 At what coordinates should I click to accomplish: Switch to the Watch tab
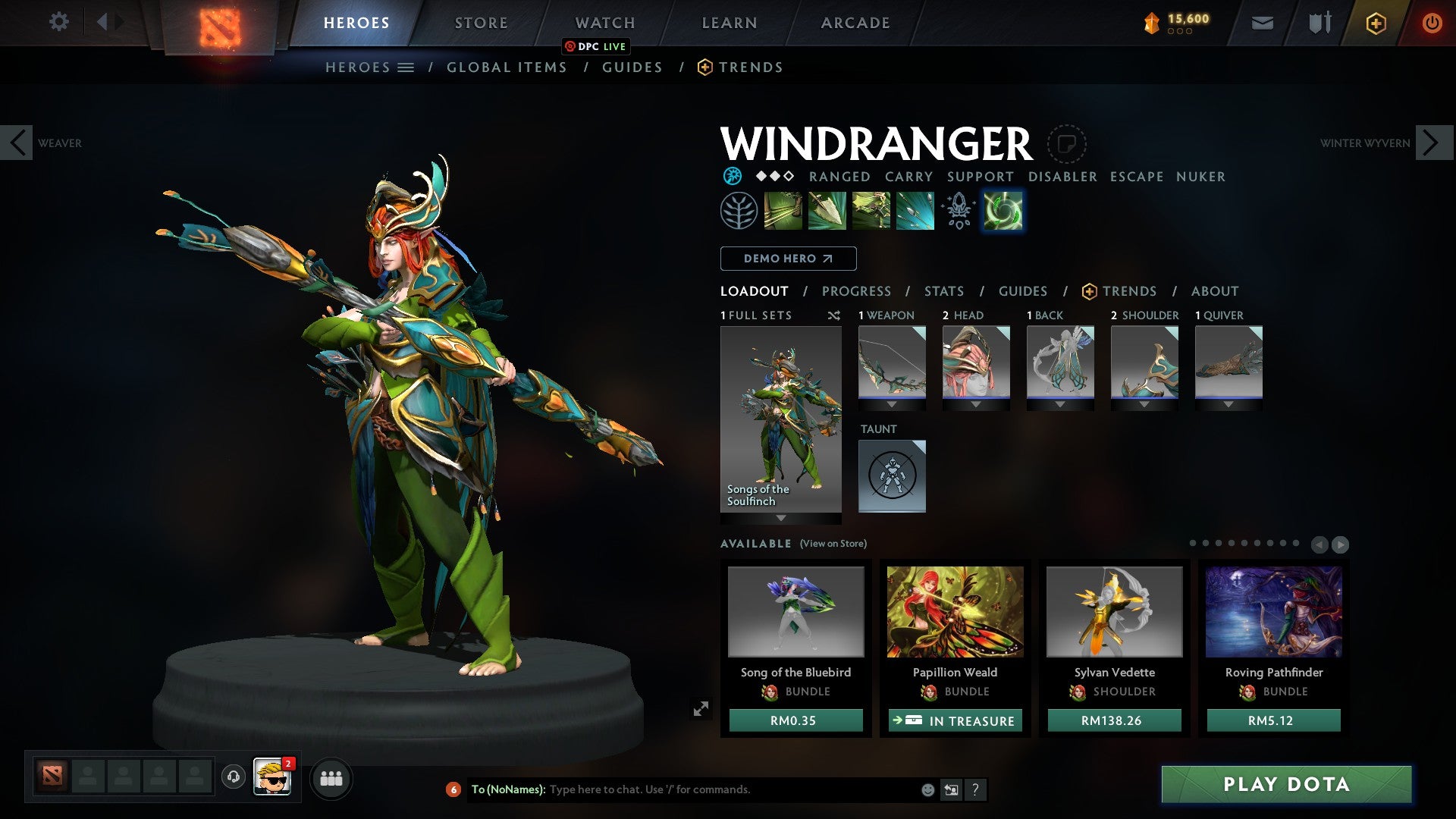tap(604, 23)
